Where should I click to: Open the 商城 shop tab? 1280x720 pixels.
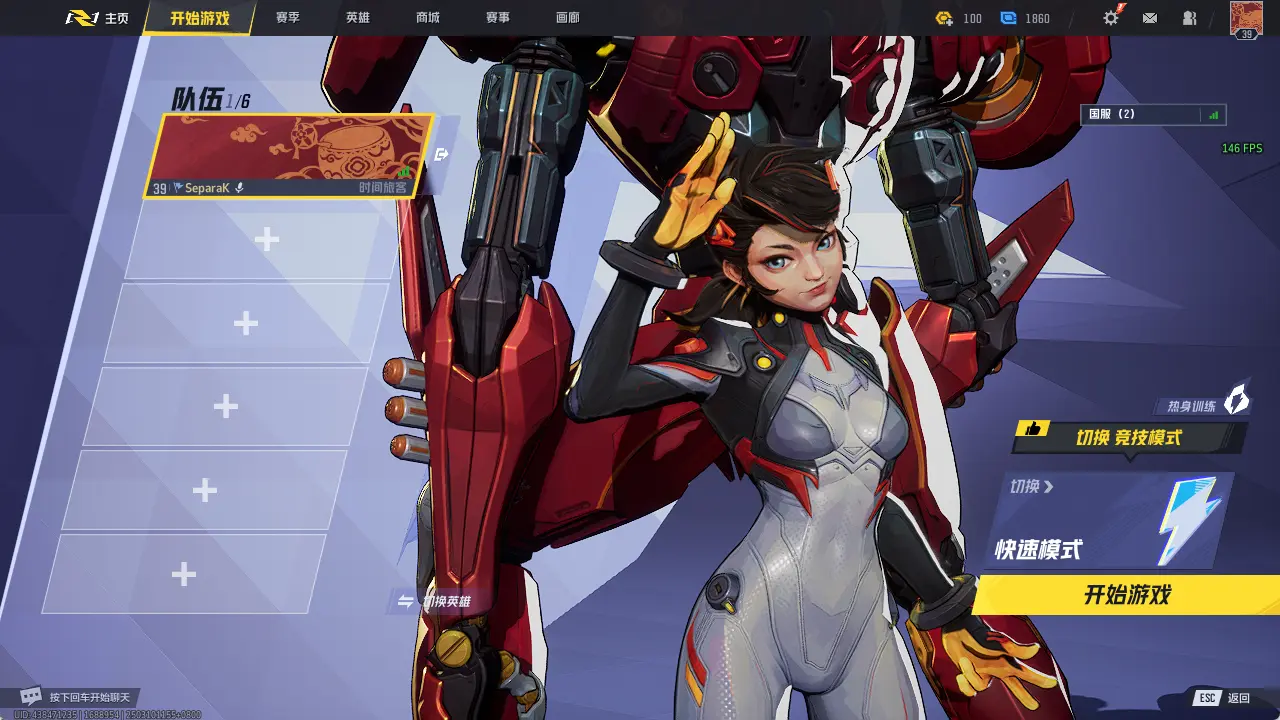[x=428, y=18]
